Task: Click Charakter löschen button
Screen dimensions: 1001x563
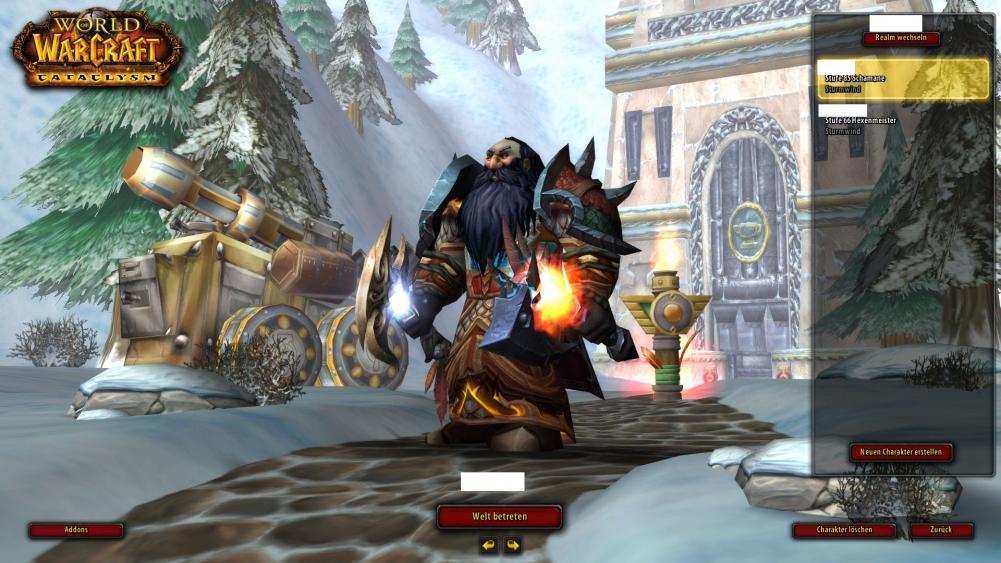Action: (843, 530)
